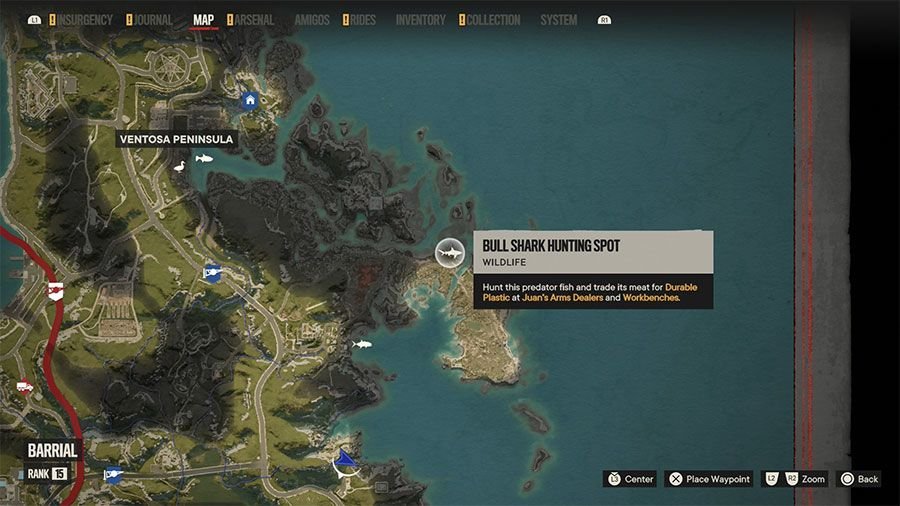Image resolution: width=900 pixels, height=506 pixels.
Task: Go to the Arsenal tab
Action: click(x=252, y=20)
